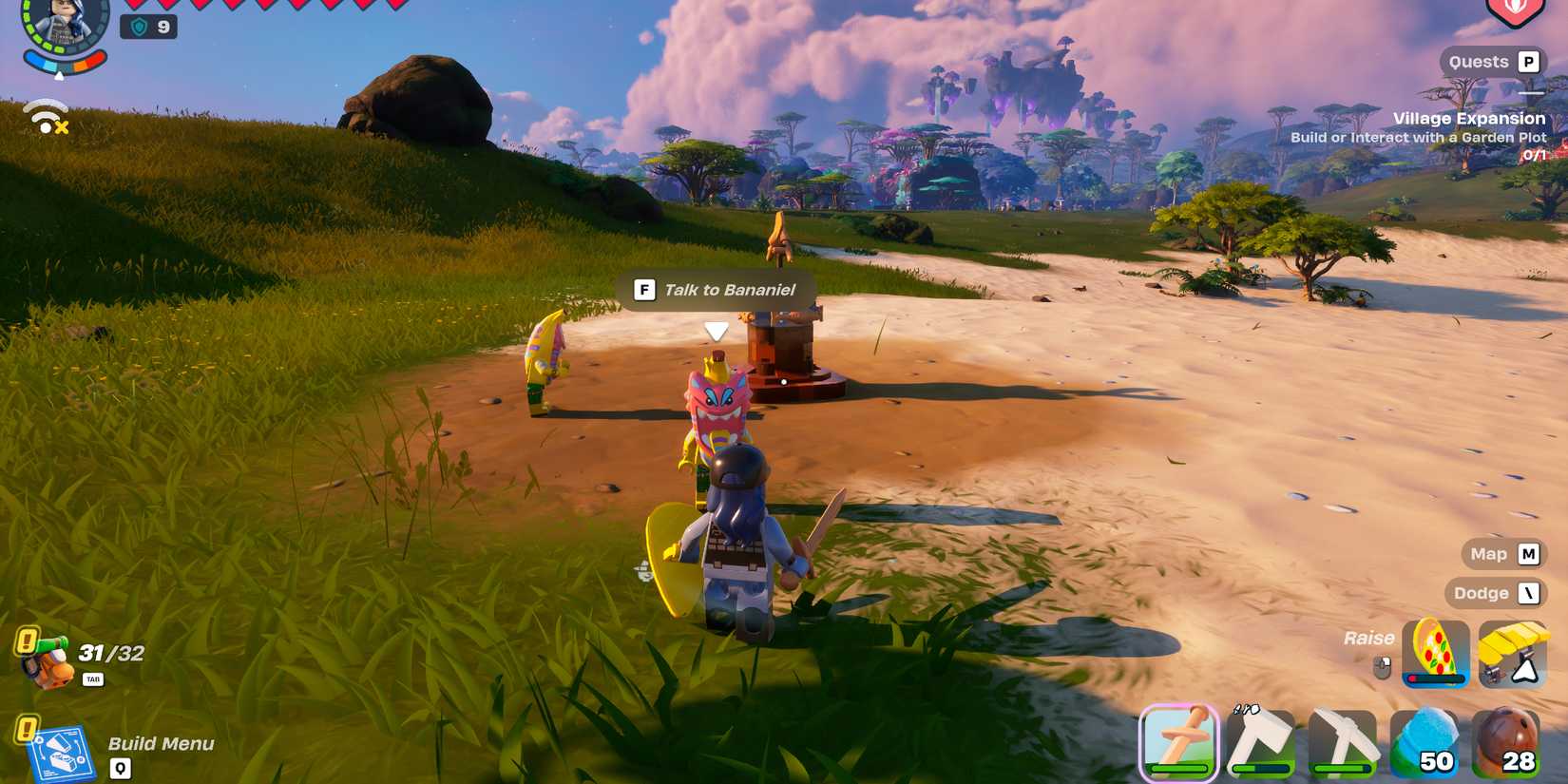Select the pickaxe in the hotbar
Image resolution: width=1568 pixels, height=784 pixels.
click(1346, 741)
